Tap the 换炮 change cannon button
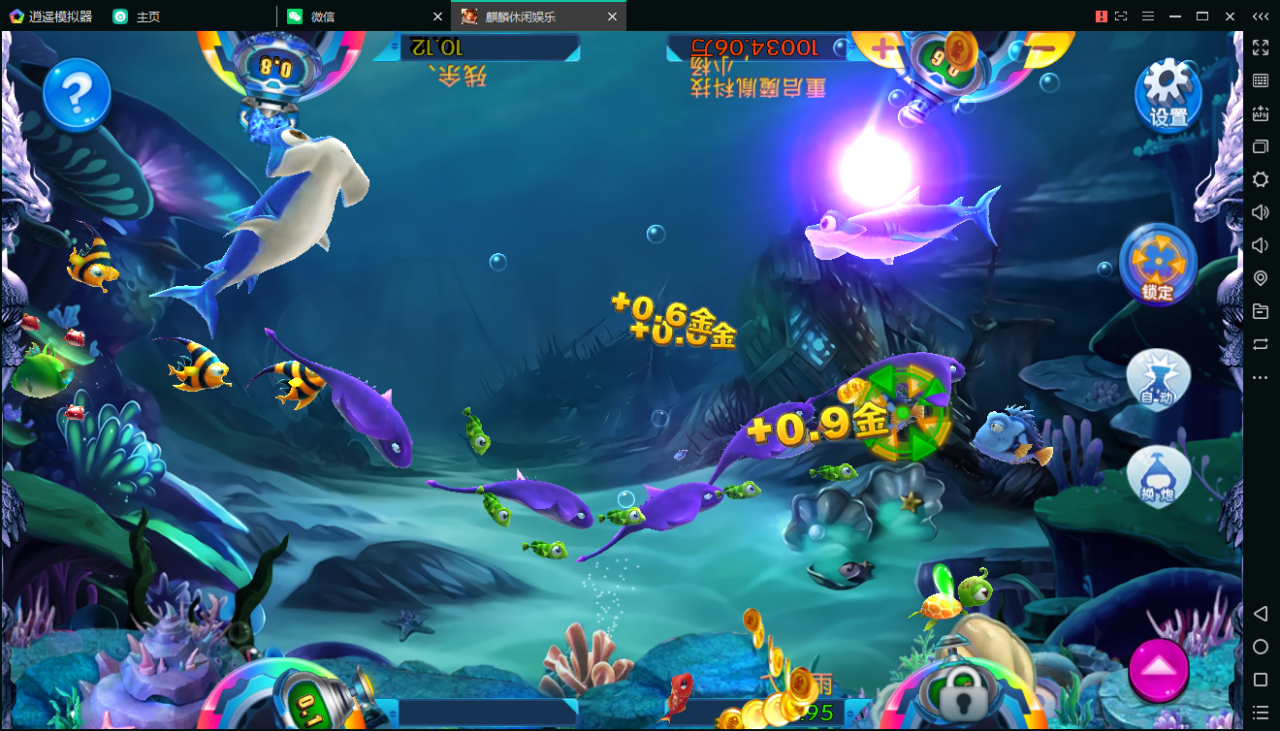The width and height of the screenshot is (1280, 731). pyautogui.click(x=1158, y=476)
